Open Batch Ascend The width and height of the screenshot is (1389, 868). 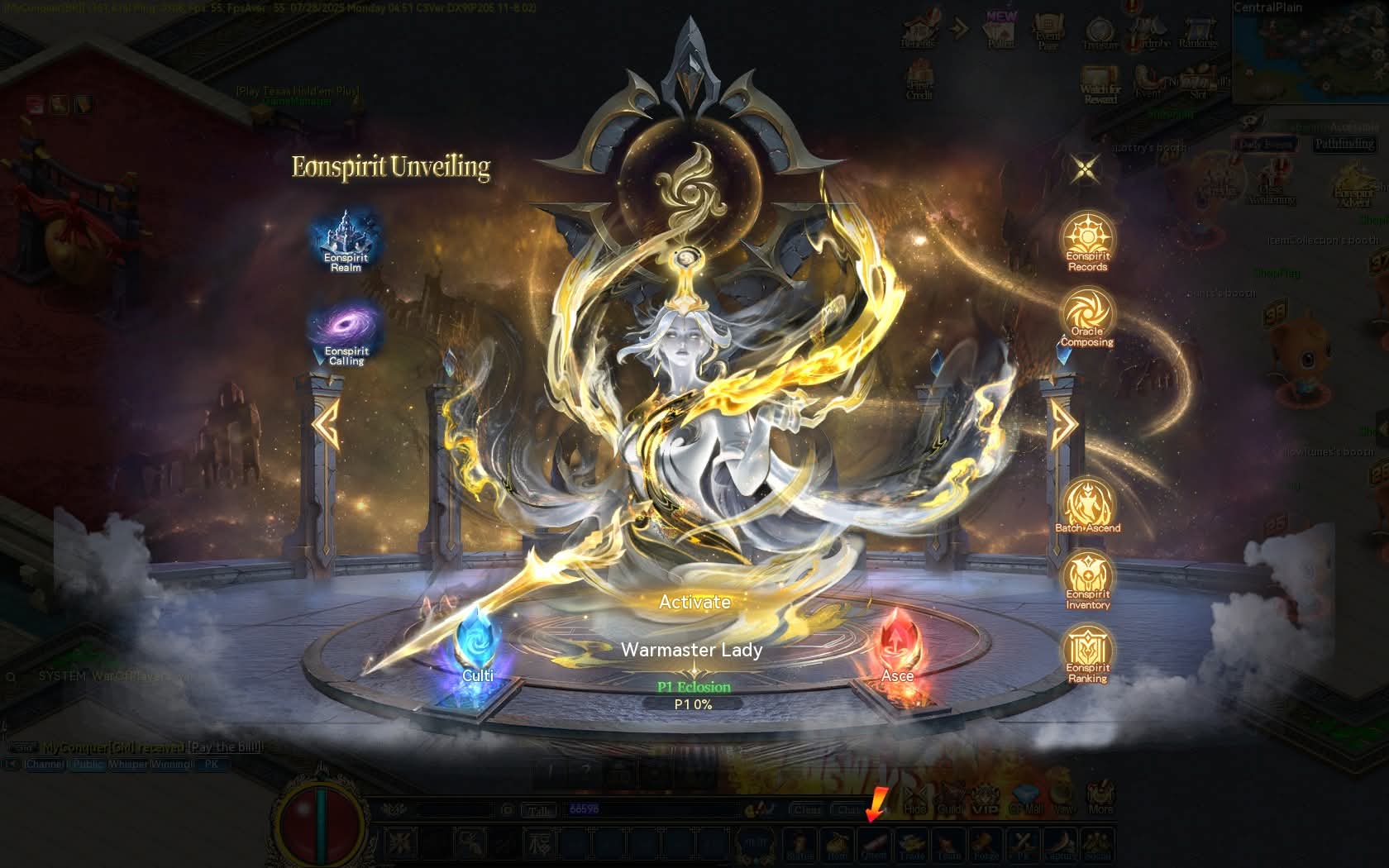click(1087, 504)
